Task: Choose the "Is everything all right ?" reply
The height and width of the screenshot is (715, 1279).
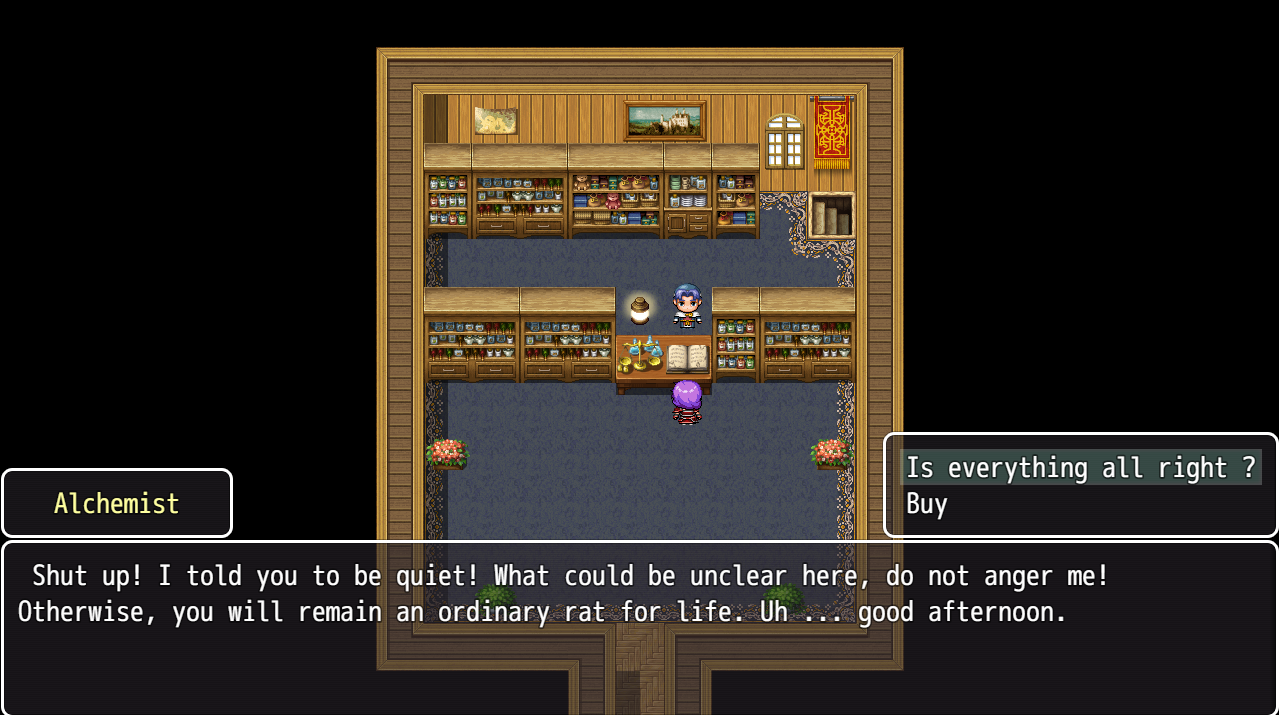Action: click(1080, 468)
